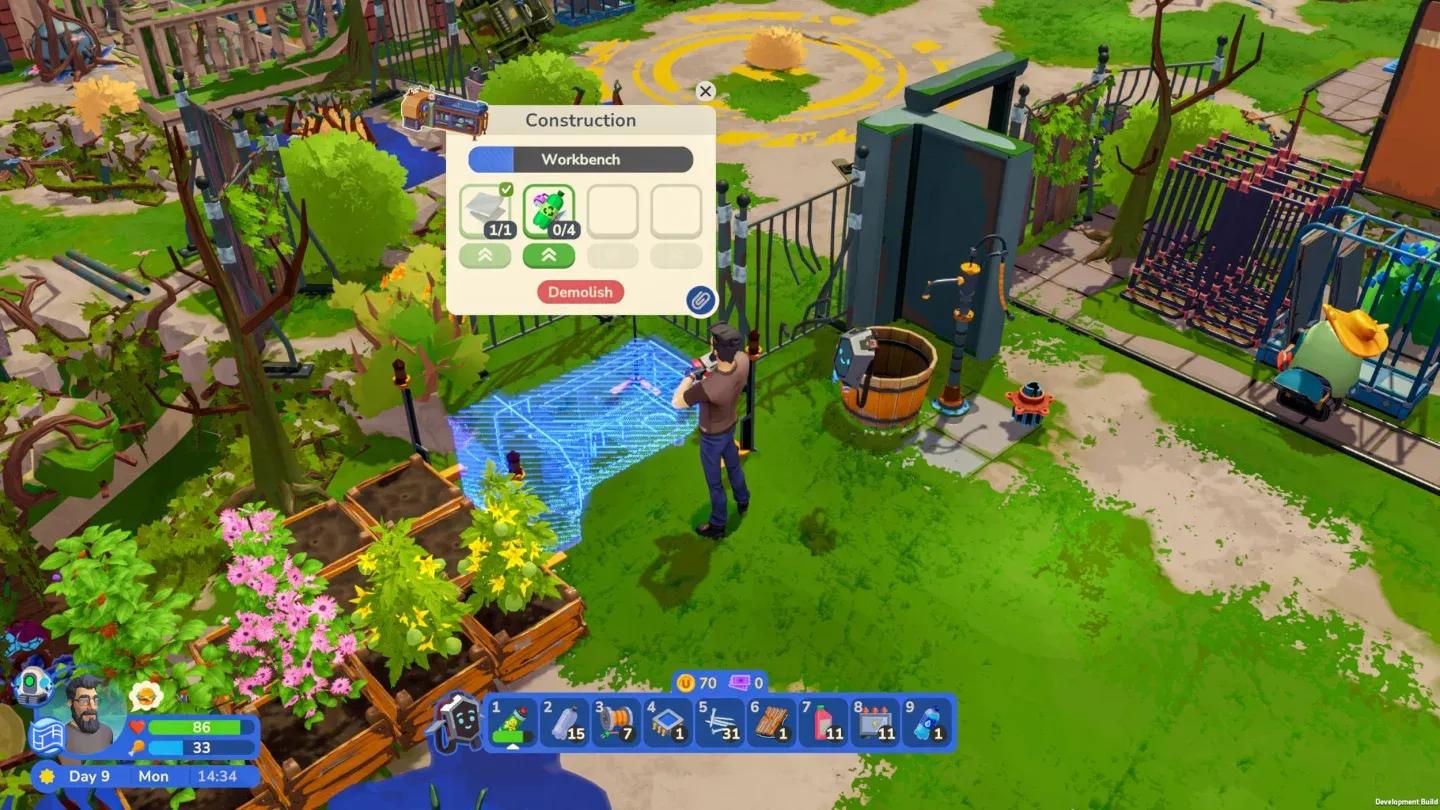This screenshot has height=810, width=1440.
Task: Select the checked scrap metal material slot
Action: [x=487, y=210]
